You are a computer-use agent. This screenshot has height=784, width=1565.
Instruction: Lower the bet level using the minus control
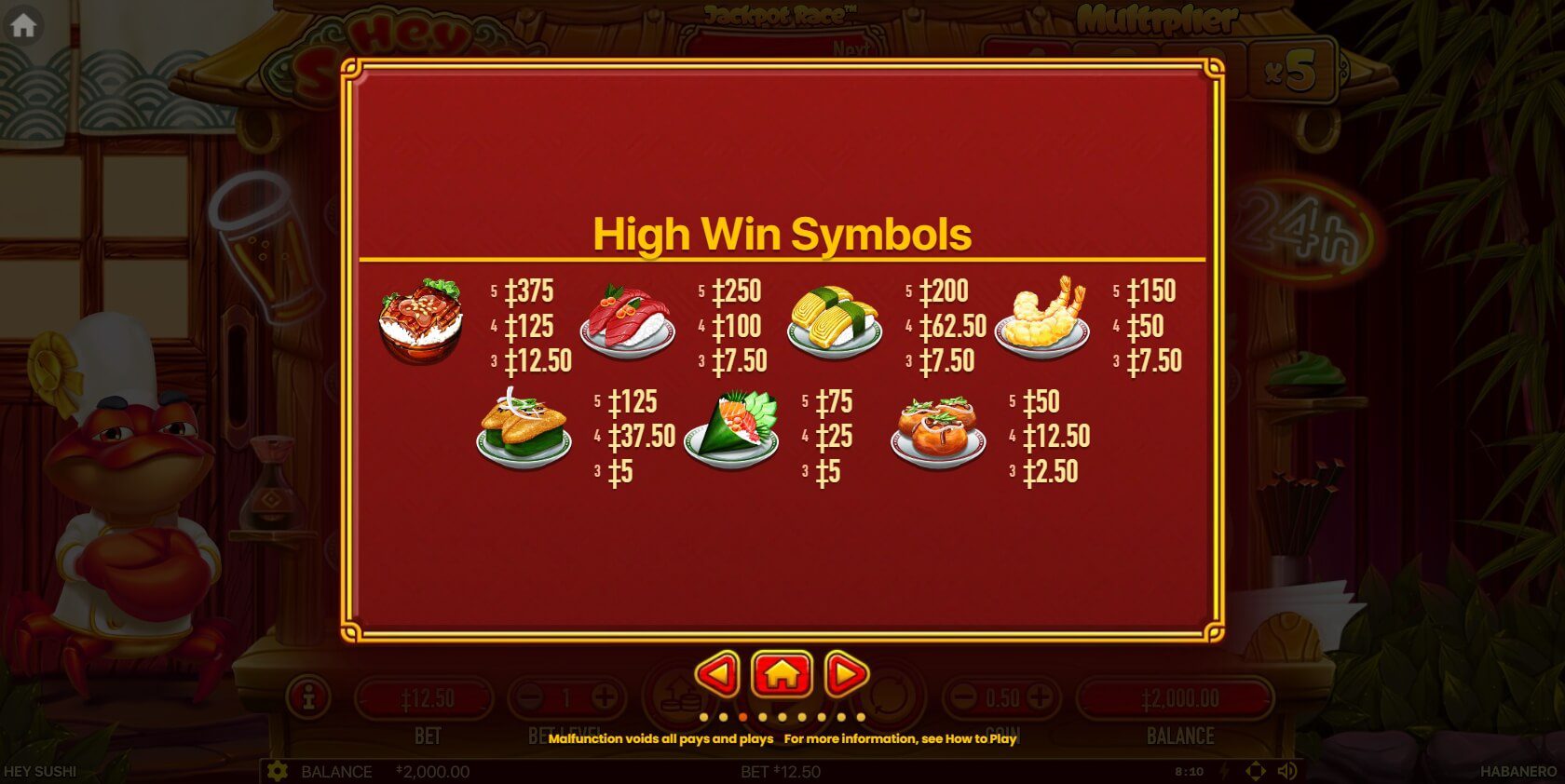(531, 697)
